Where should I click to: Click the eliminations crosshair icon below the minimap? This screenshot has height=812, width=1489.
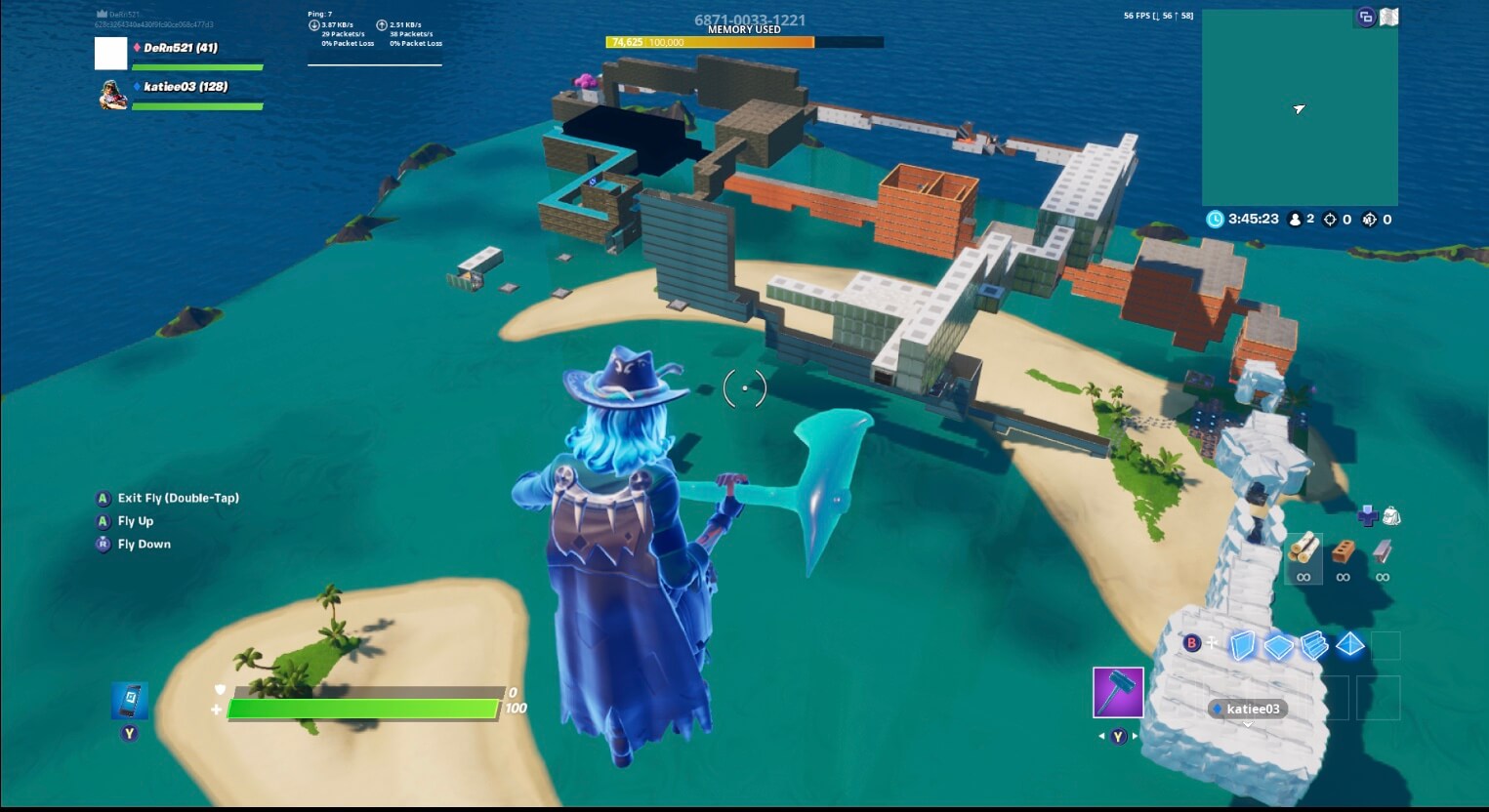(x=1330, y=218)
